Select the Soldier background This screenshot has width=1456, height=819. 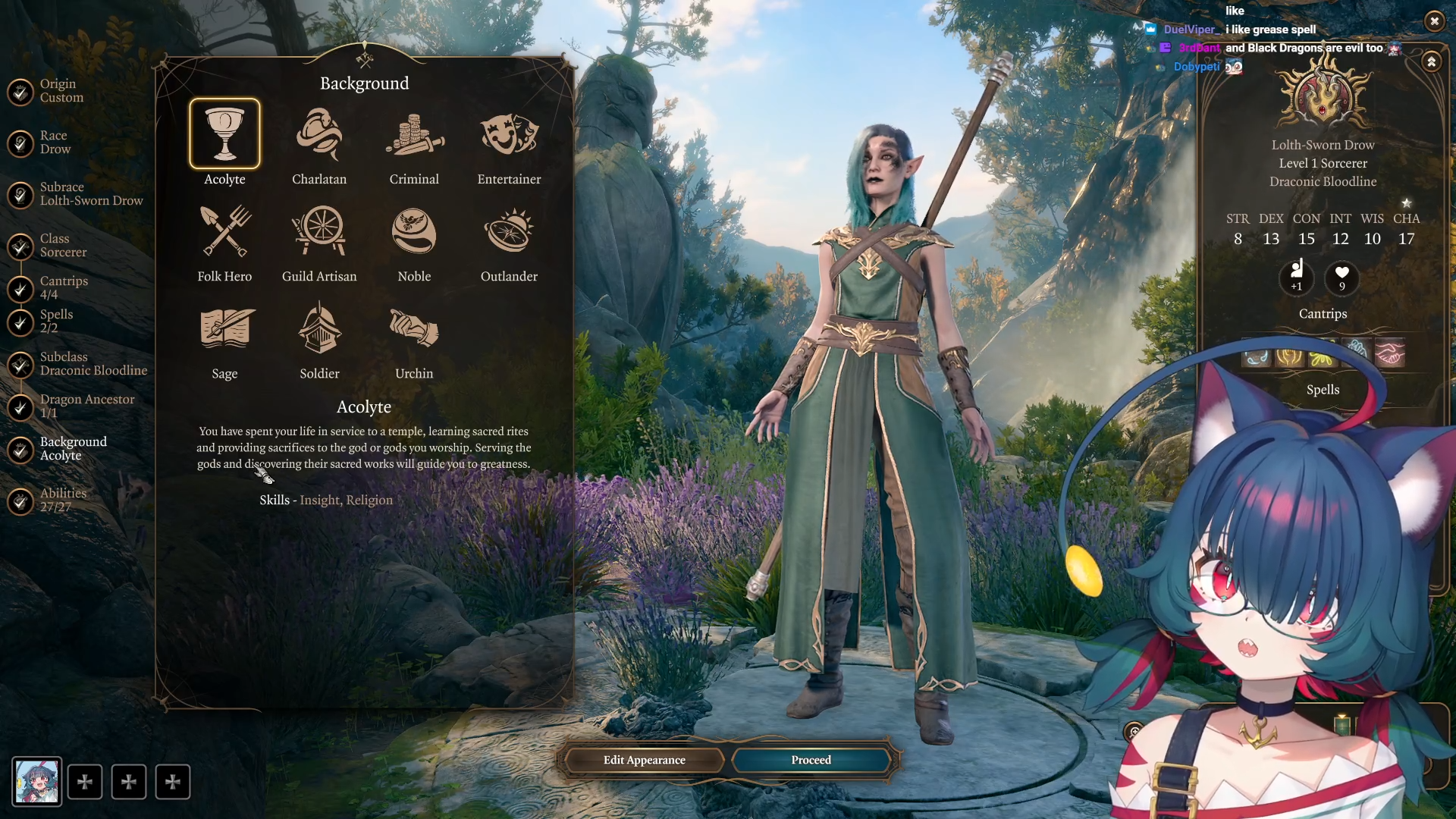point(319,329)
